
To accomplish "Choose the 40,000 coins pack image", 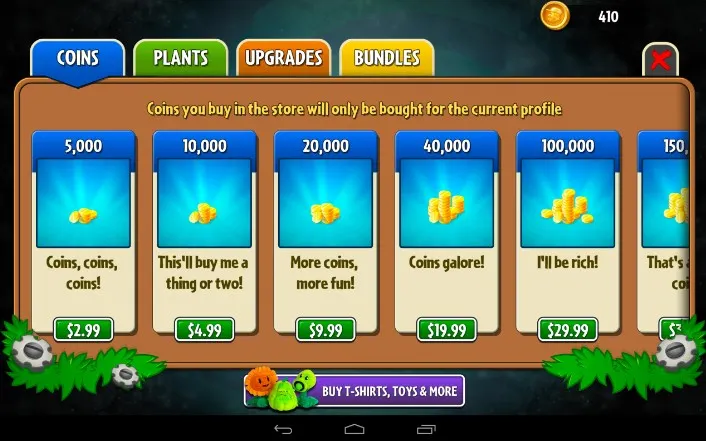I will [446, 203].
